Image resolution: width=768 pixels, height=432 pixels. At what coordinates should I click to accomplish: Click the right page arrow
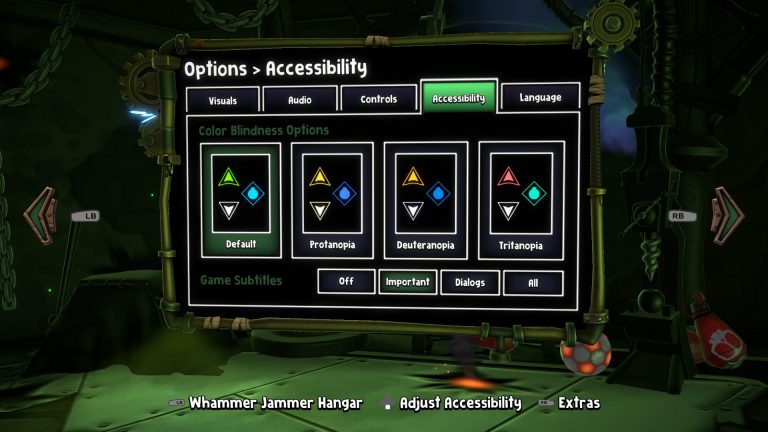[728, 212]
